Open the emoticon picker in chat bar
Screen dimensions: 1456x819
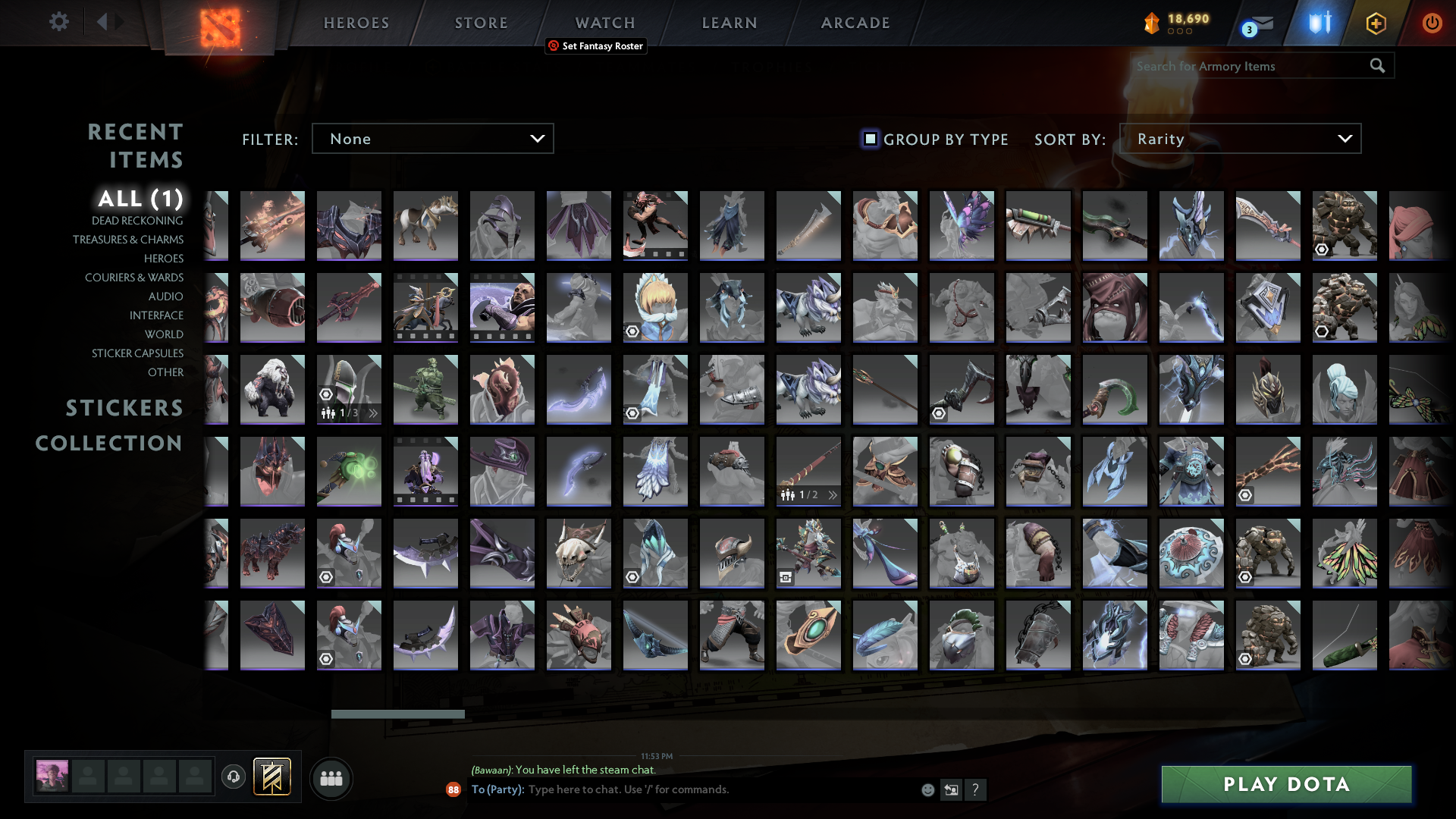point(927,789)
